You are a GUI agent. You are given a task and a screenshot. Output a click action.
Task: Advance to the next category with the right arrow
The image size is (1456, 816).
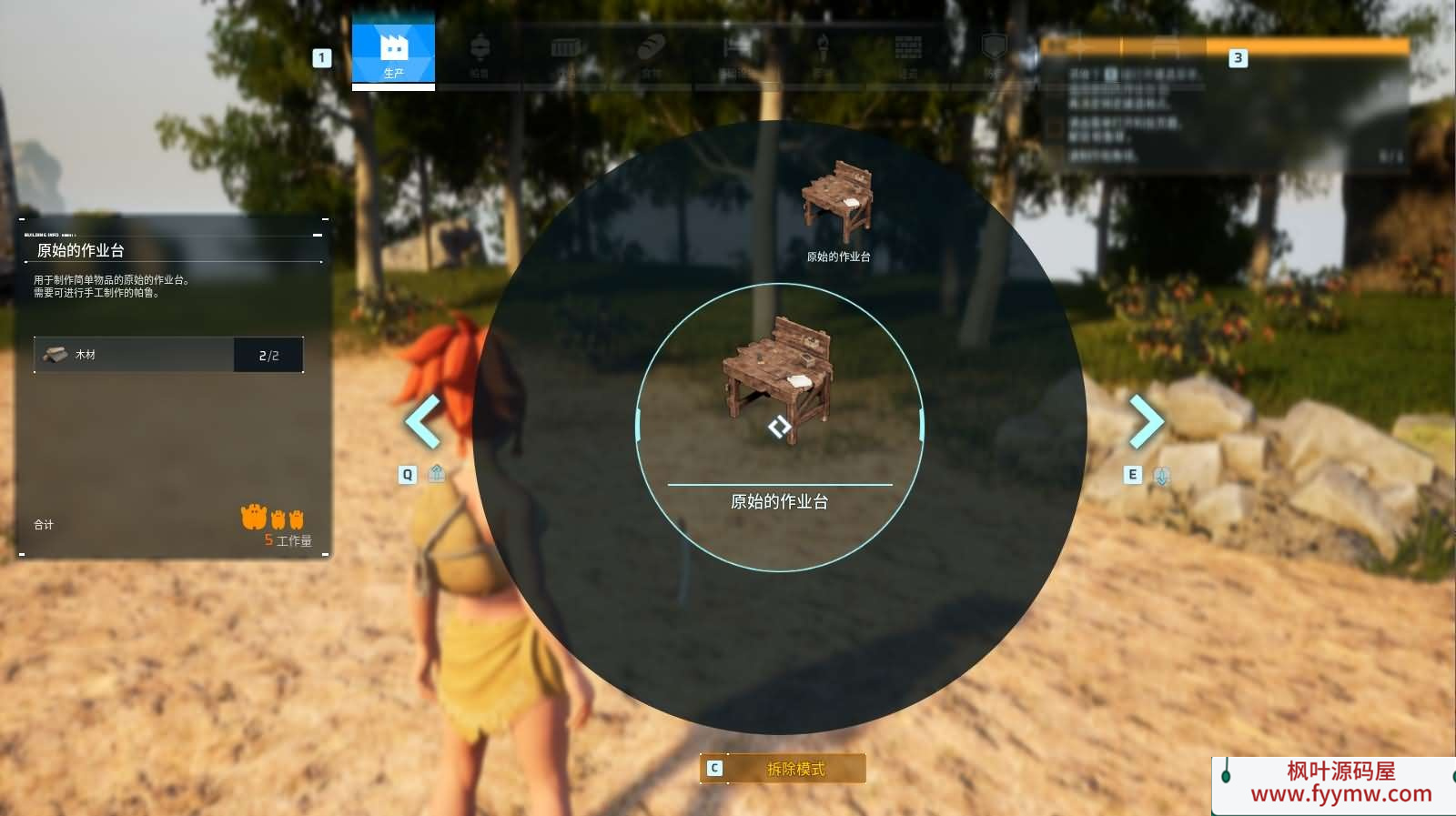(x=1146, y=421)
